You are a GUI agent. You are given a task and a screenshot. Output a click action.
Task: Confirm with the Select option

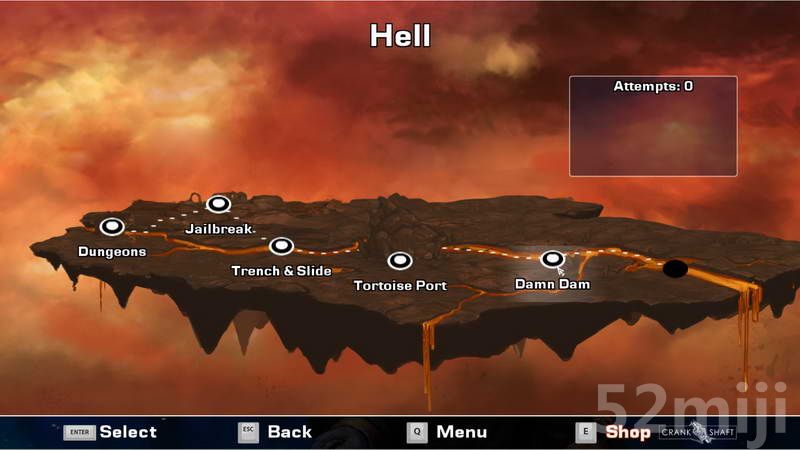point(127,432)
